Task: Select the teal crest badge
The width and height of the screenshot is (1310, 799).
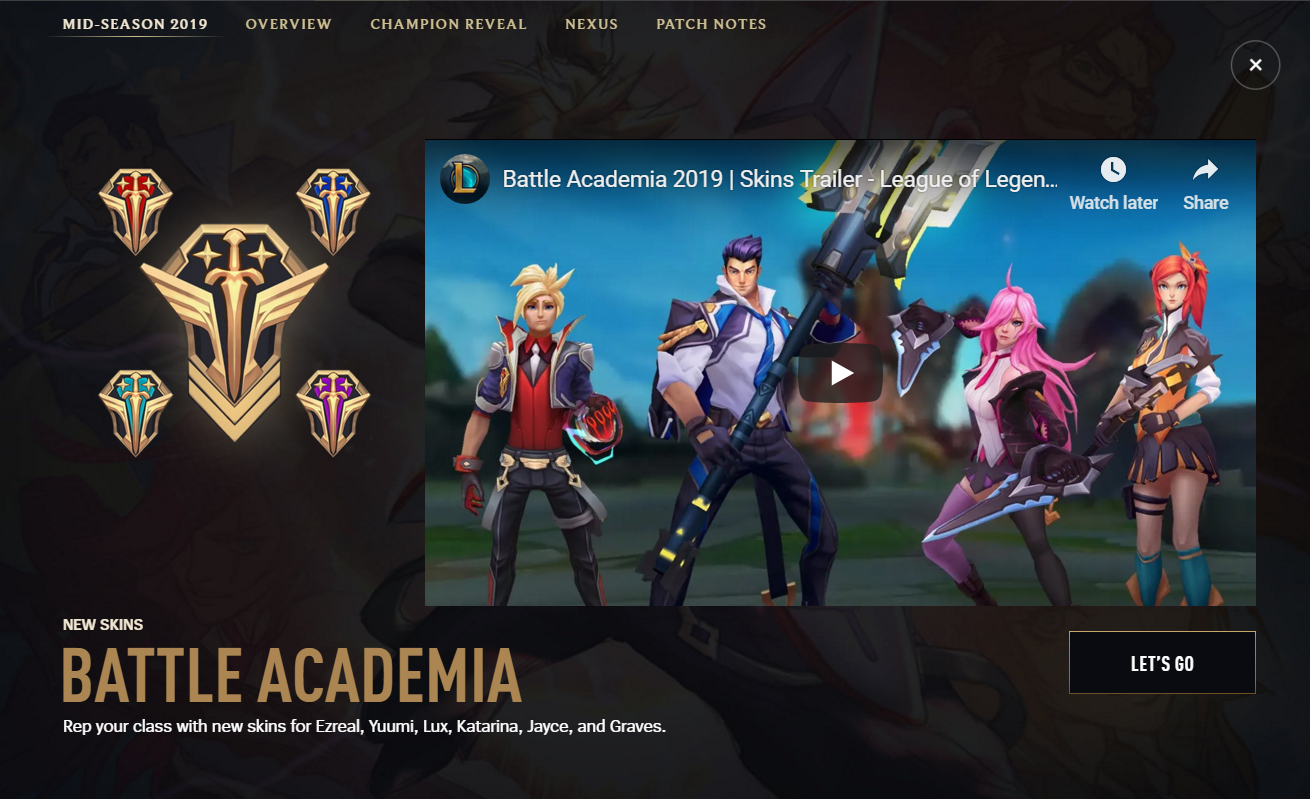Action: coord(136,410)
